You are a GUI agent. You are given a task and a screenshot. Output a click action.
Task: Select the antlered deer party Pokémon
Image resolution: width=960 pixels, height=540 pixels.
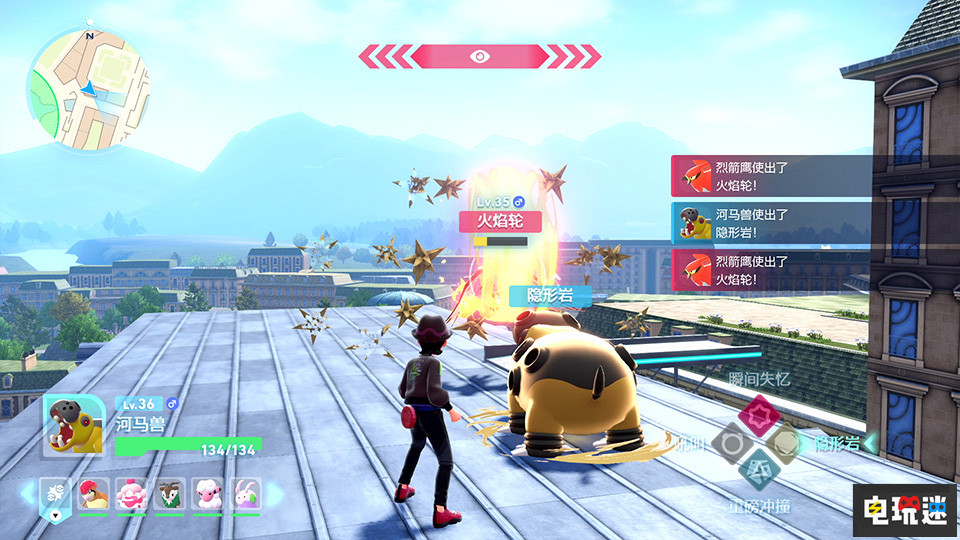click(x=169, y=493)
